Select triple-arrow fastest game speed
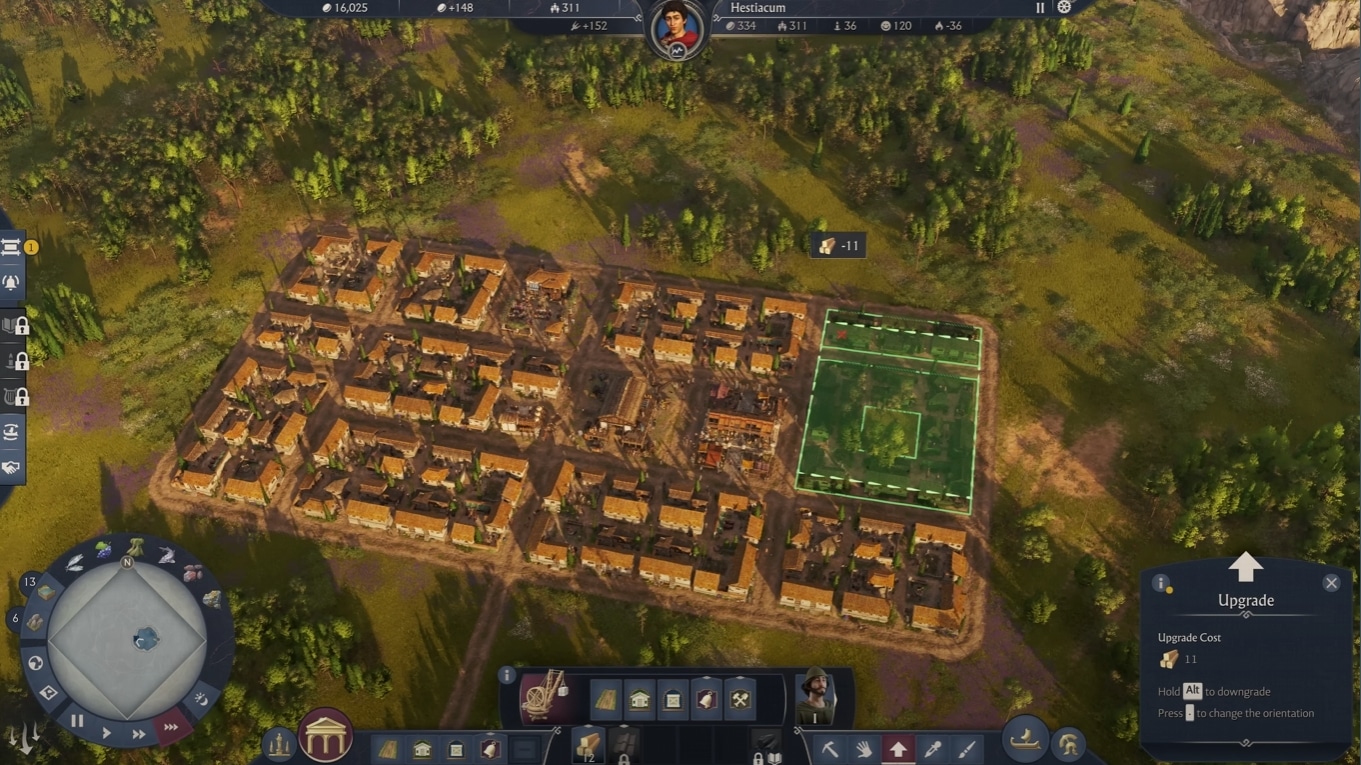Viewport: 1361px width, 765px height. pyautogui.click(x=171, y=727)
